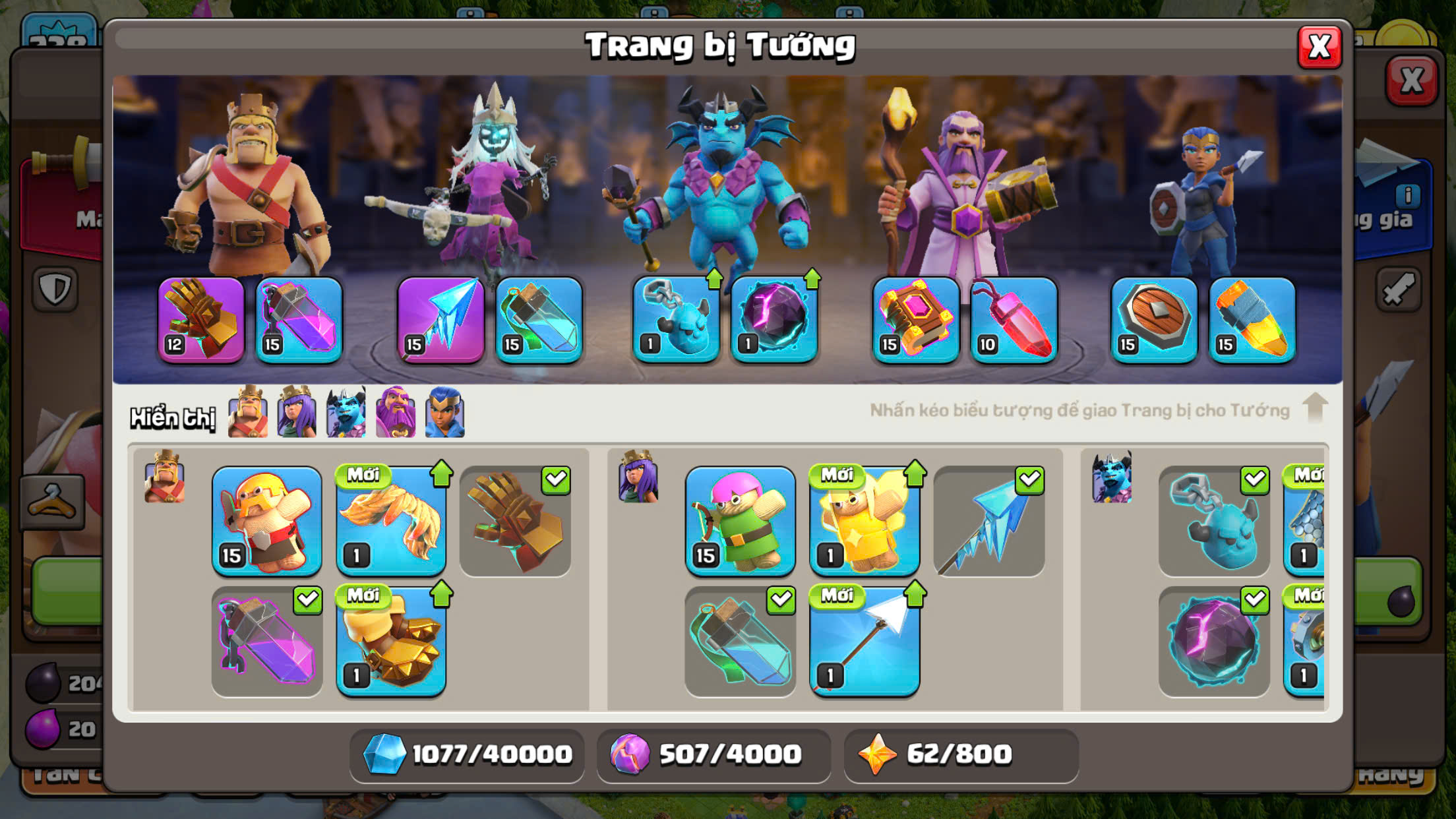Select the equipped purple Rage Vial slot
The width and height of the screenshot is (1456, 819).
coord(299,320)
